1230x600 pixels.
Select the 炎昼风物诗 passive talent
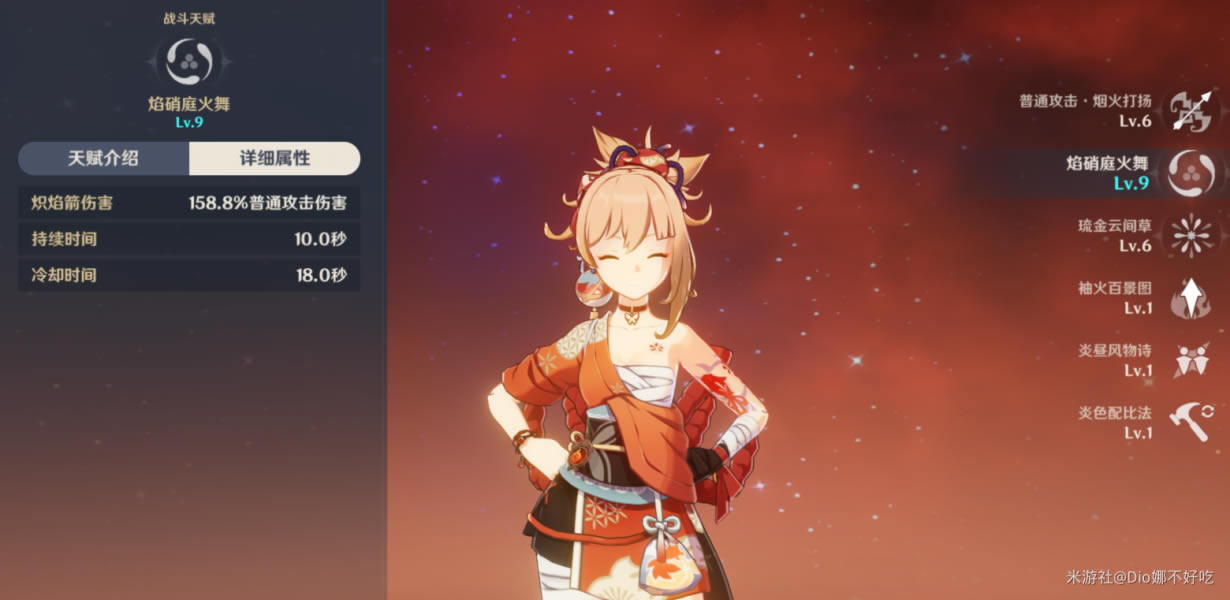tap(1190, 360)
